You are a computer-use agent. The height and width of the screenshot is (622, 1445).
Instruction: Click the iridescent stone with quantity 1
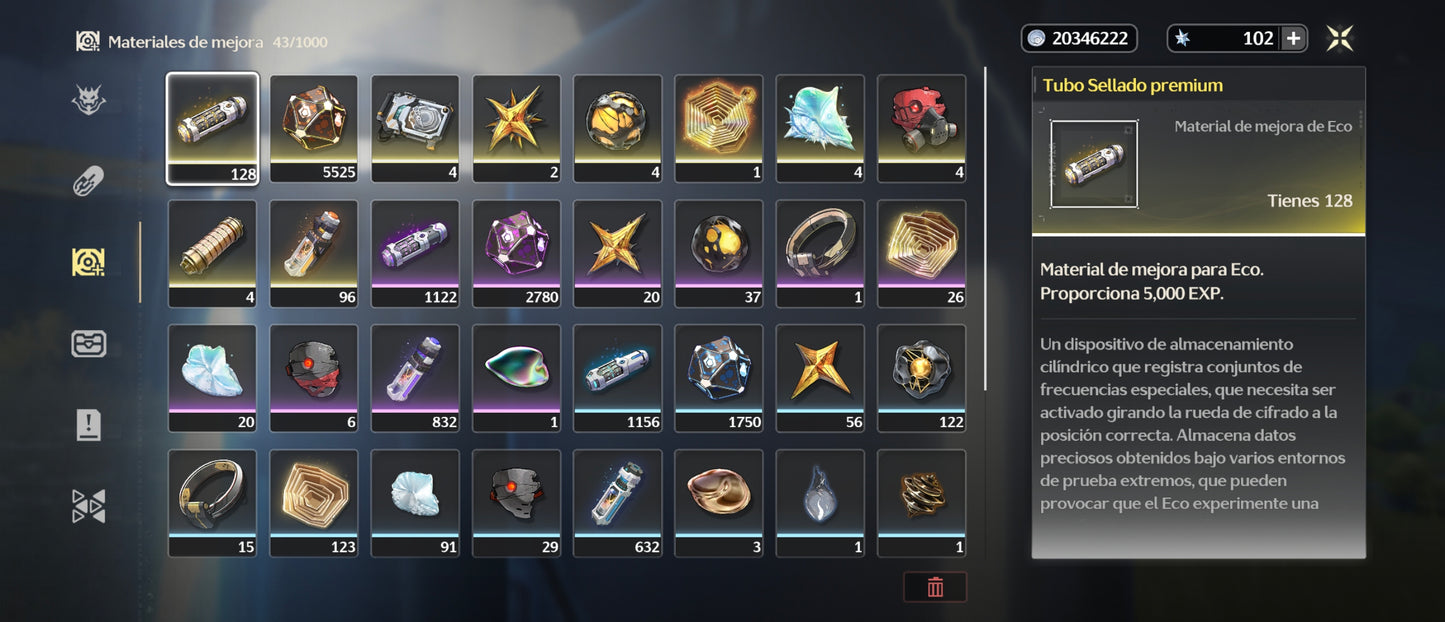pyautogui.click(x=516, y=378)
